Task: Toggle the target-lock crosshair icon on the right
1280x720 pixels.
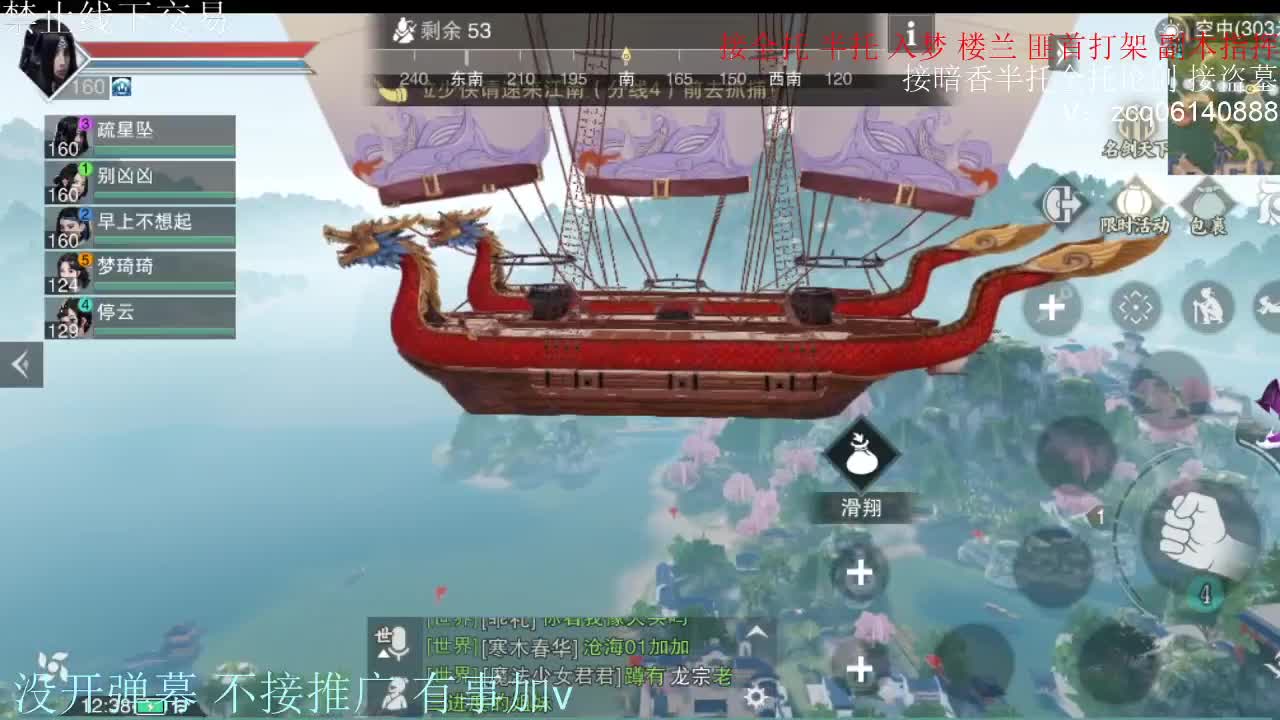Action: coord(1136,305)
